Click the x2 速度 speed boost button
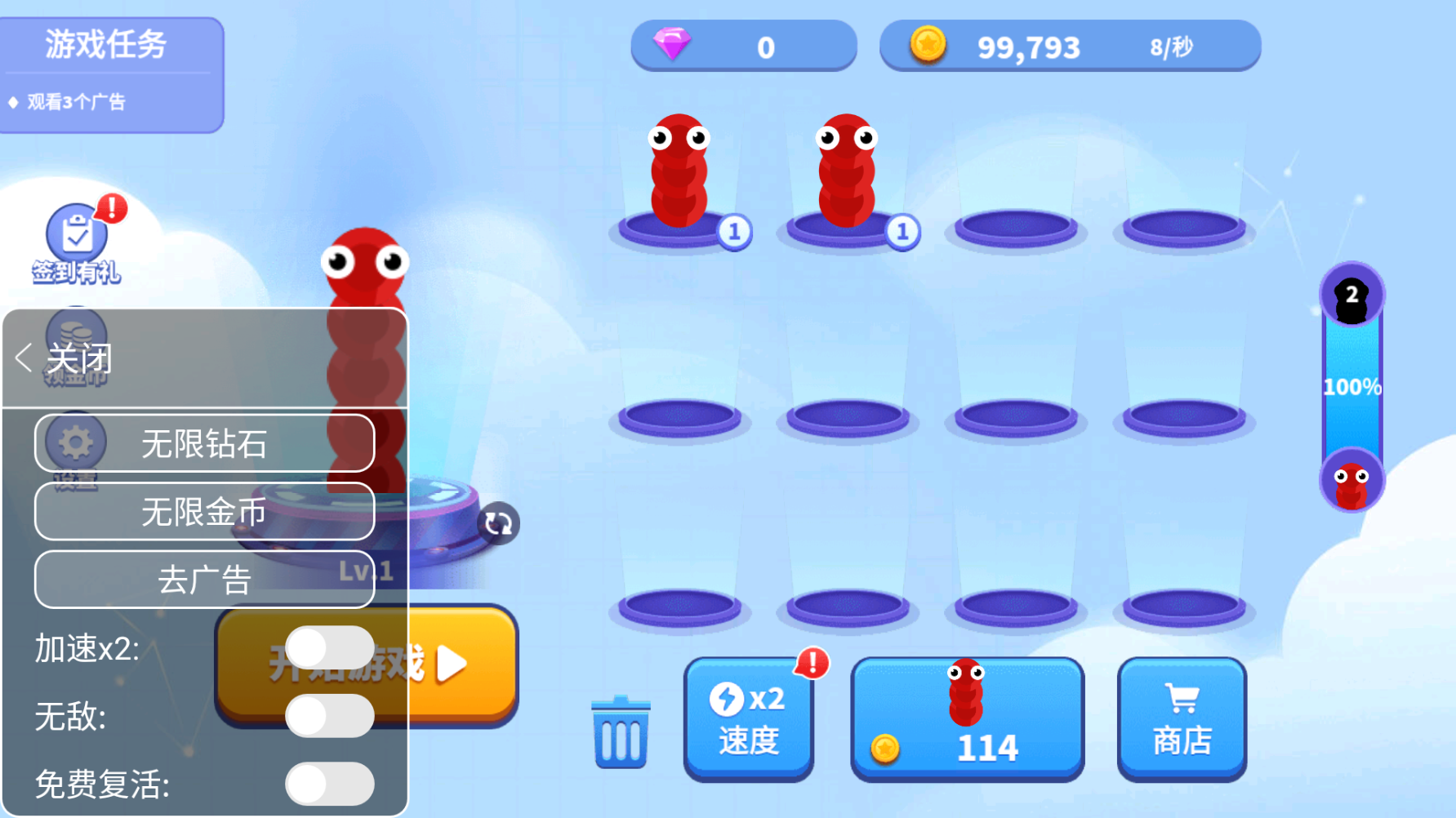 (748, 718)
